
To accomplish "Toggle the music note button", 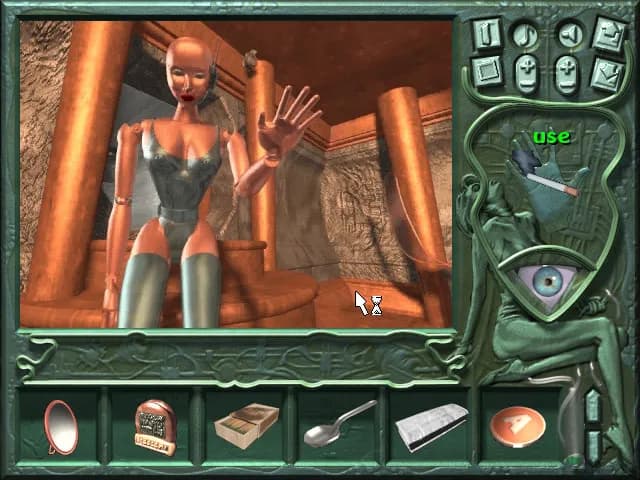I will click(x=526, y=35).
